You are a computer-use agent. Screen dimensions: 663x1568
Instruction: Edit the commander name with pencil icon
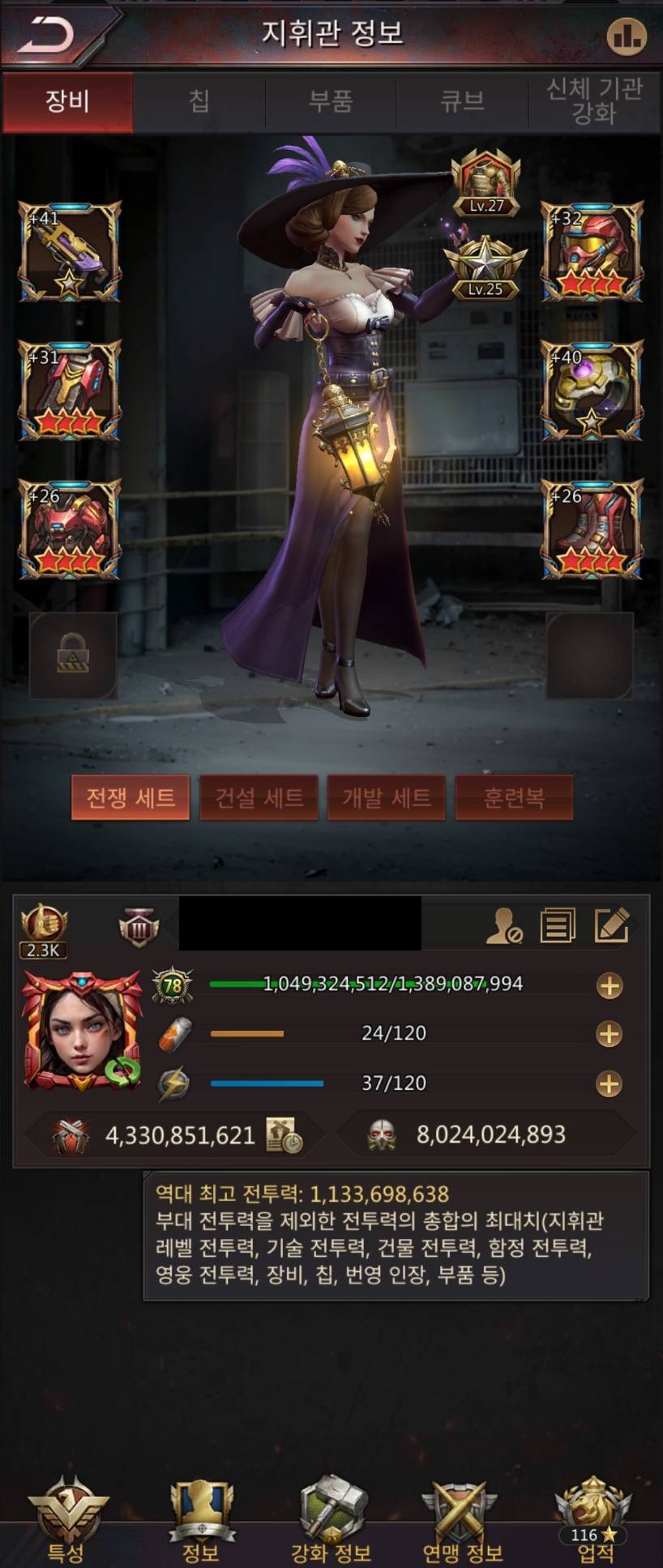click(611, 925)
